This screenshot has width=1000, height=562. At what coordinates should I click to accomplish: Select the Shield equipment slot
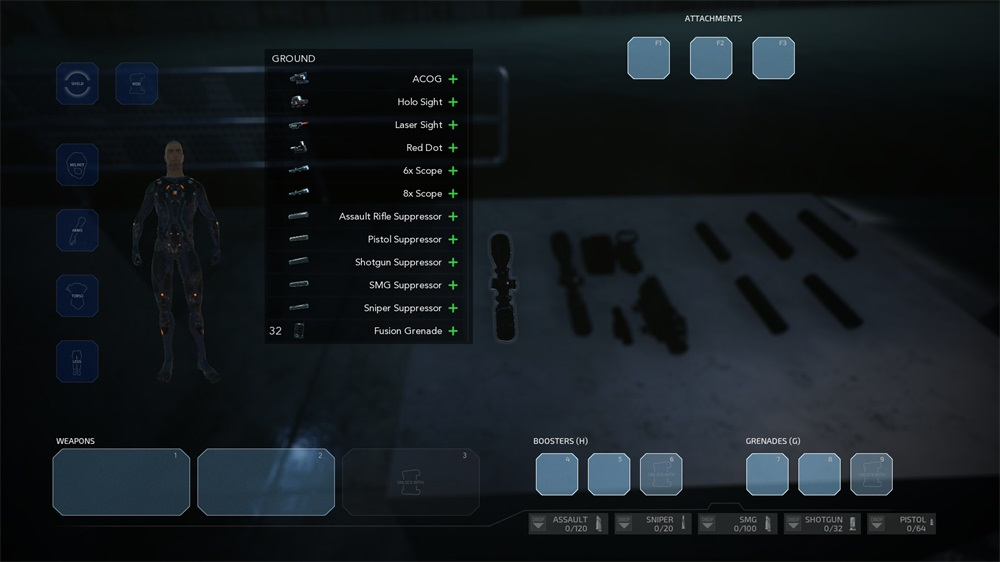tap(77, 84)
